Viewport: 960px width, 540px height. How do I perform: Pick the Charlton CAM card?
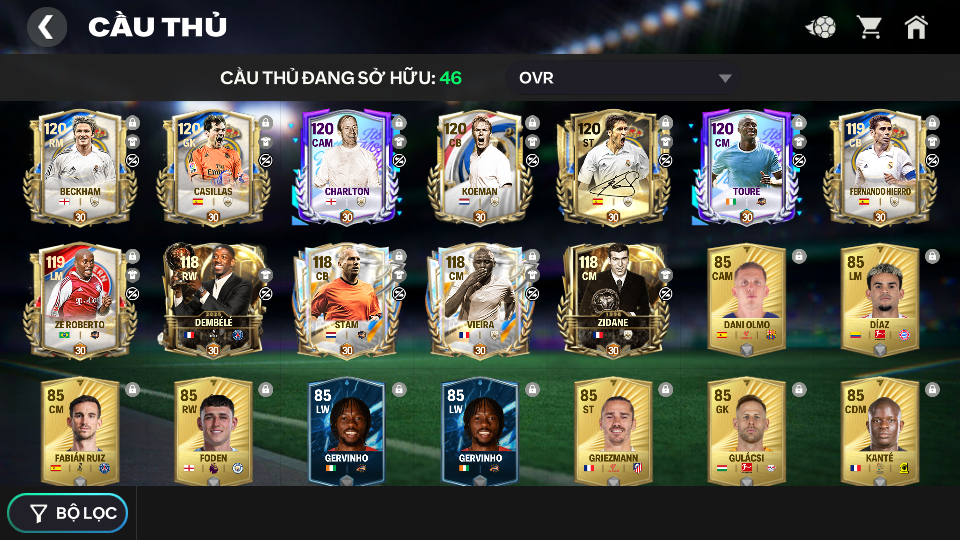346,165
